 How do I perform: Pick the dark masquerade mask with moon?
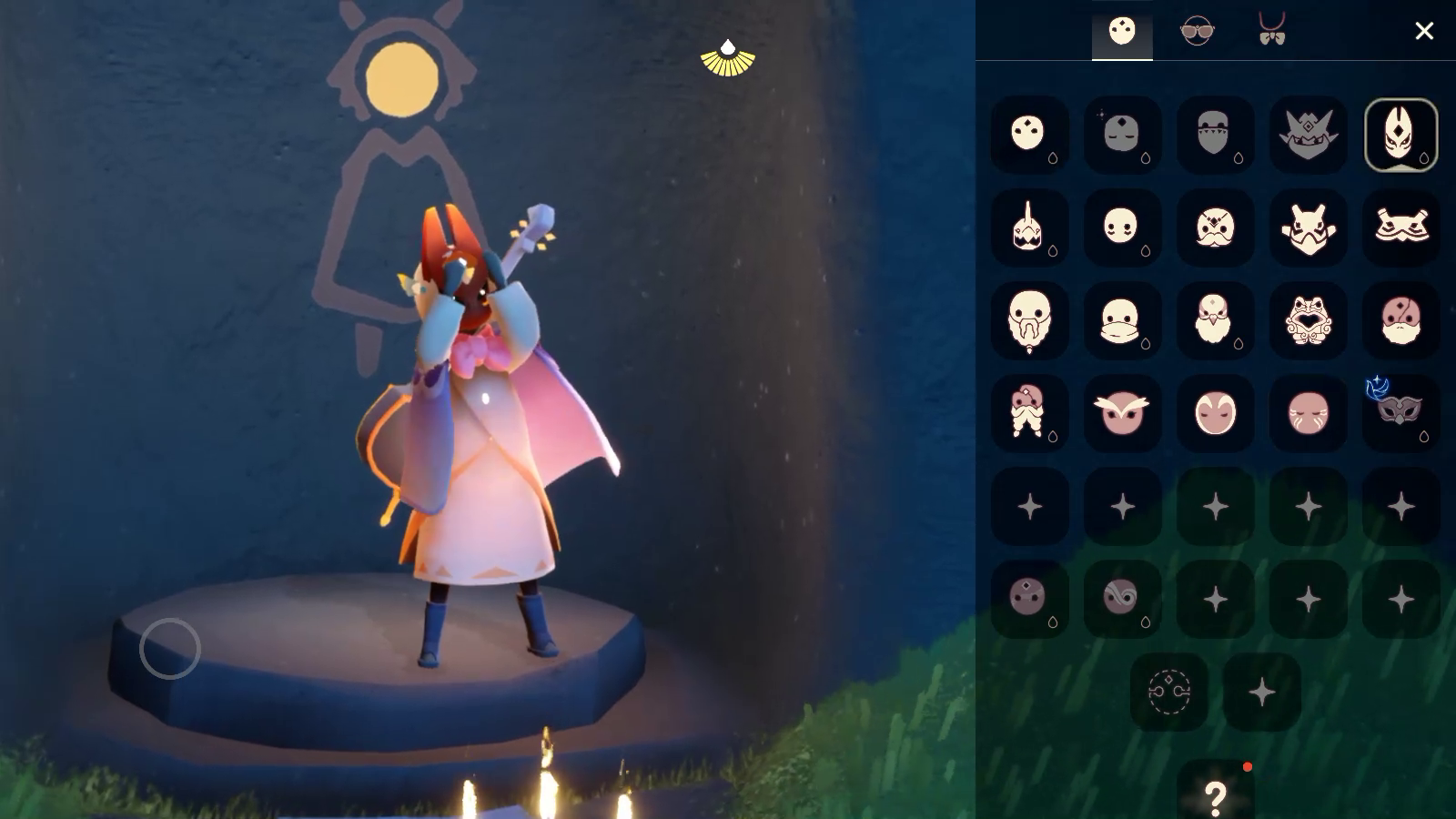tap(1400, 412)
